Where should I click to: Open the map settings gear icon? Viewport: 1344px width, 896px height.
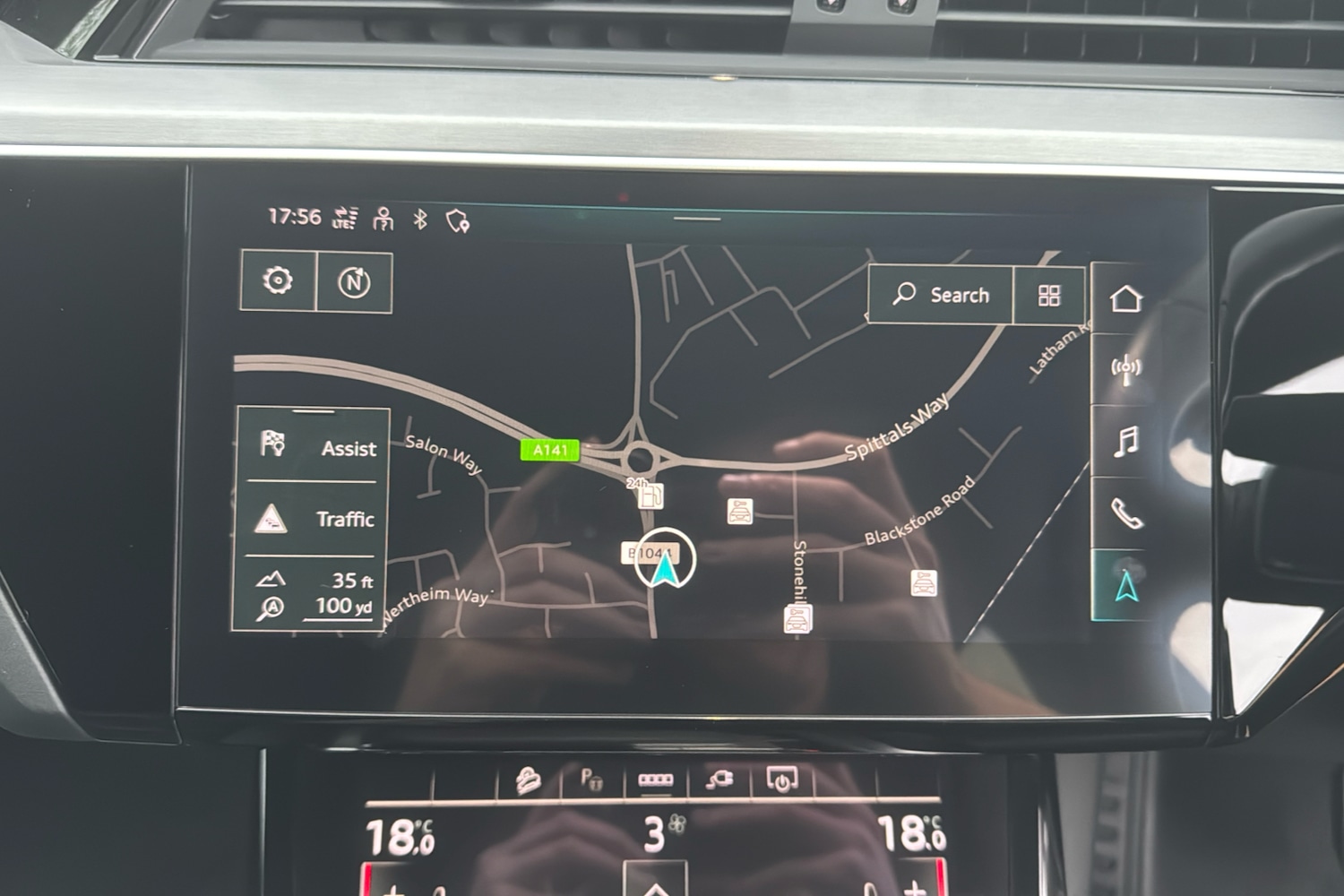coord(280,281)
